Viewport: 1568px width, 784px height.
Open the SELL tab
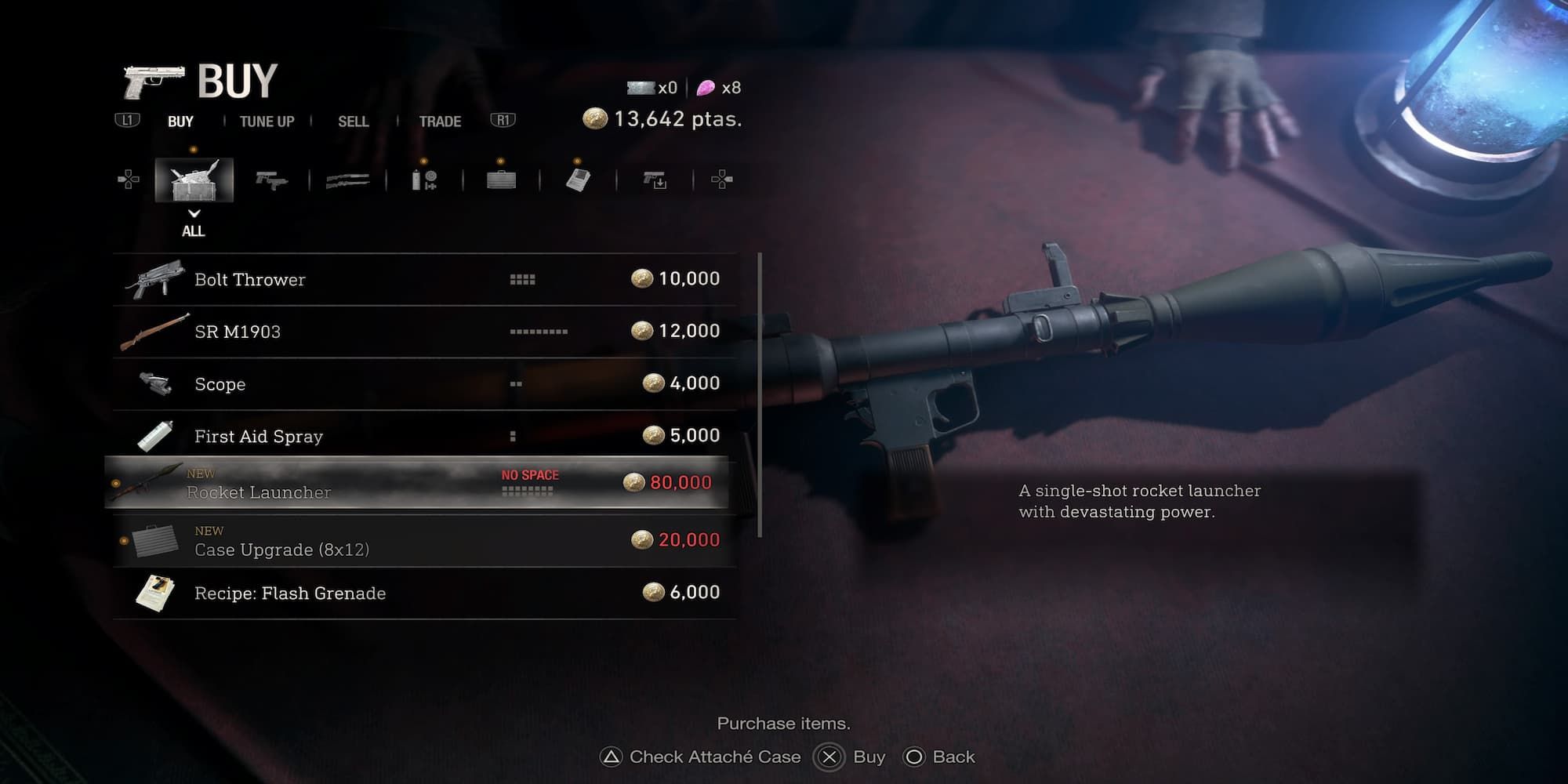[354, 122]
